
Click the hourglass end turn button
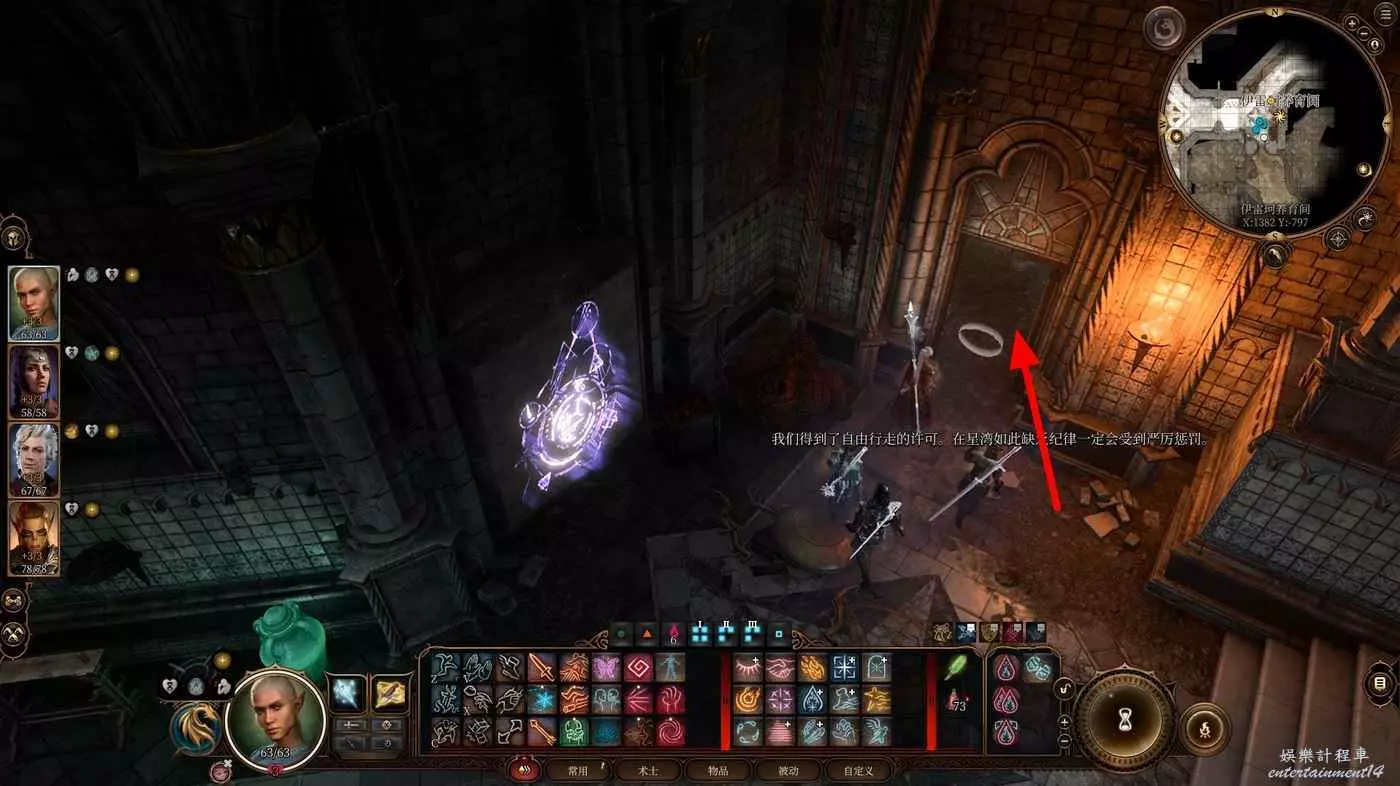tap(1124, 717)
